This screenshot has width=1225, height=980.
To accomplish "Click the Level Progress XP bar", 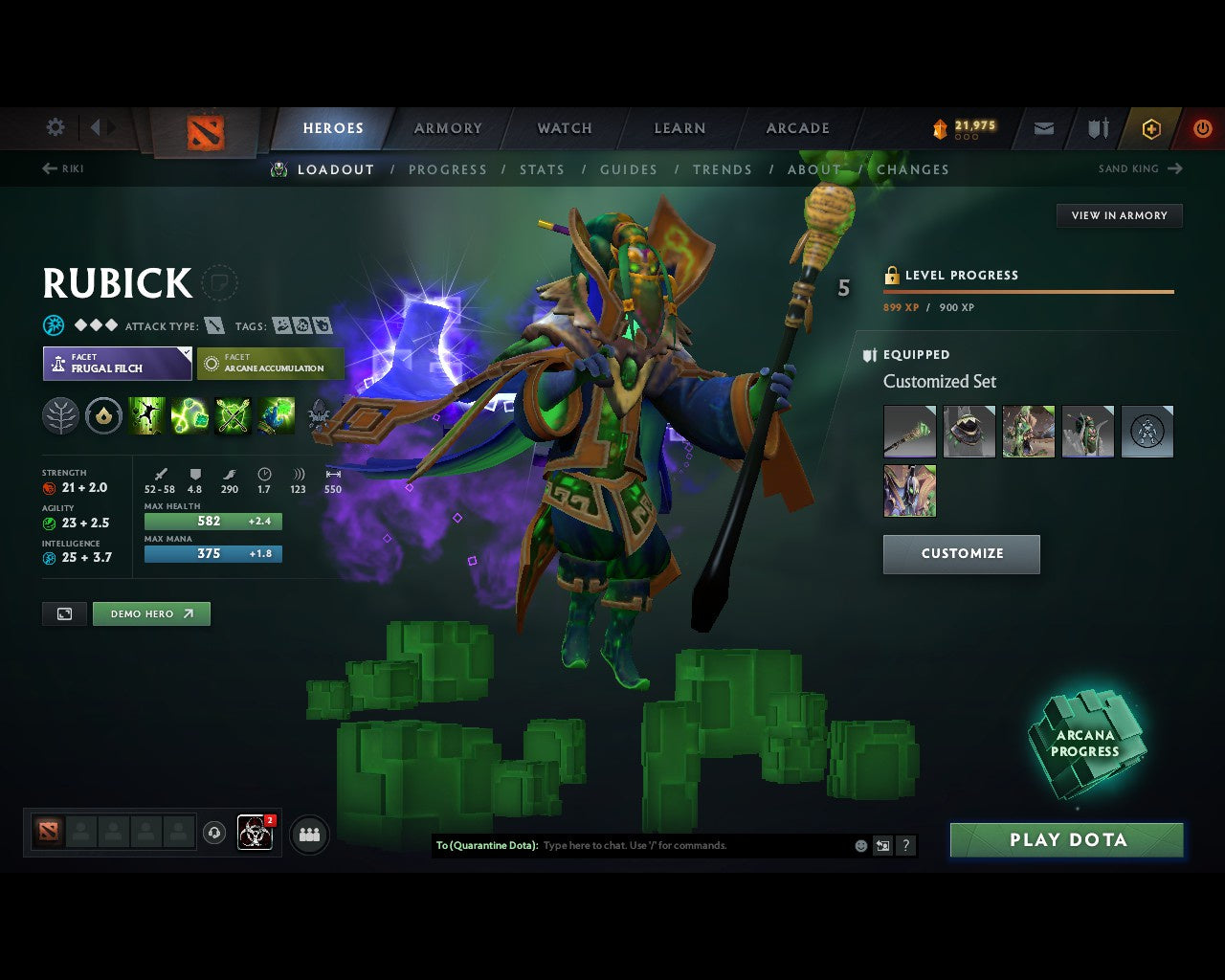I will (x=1028, y=292).
